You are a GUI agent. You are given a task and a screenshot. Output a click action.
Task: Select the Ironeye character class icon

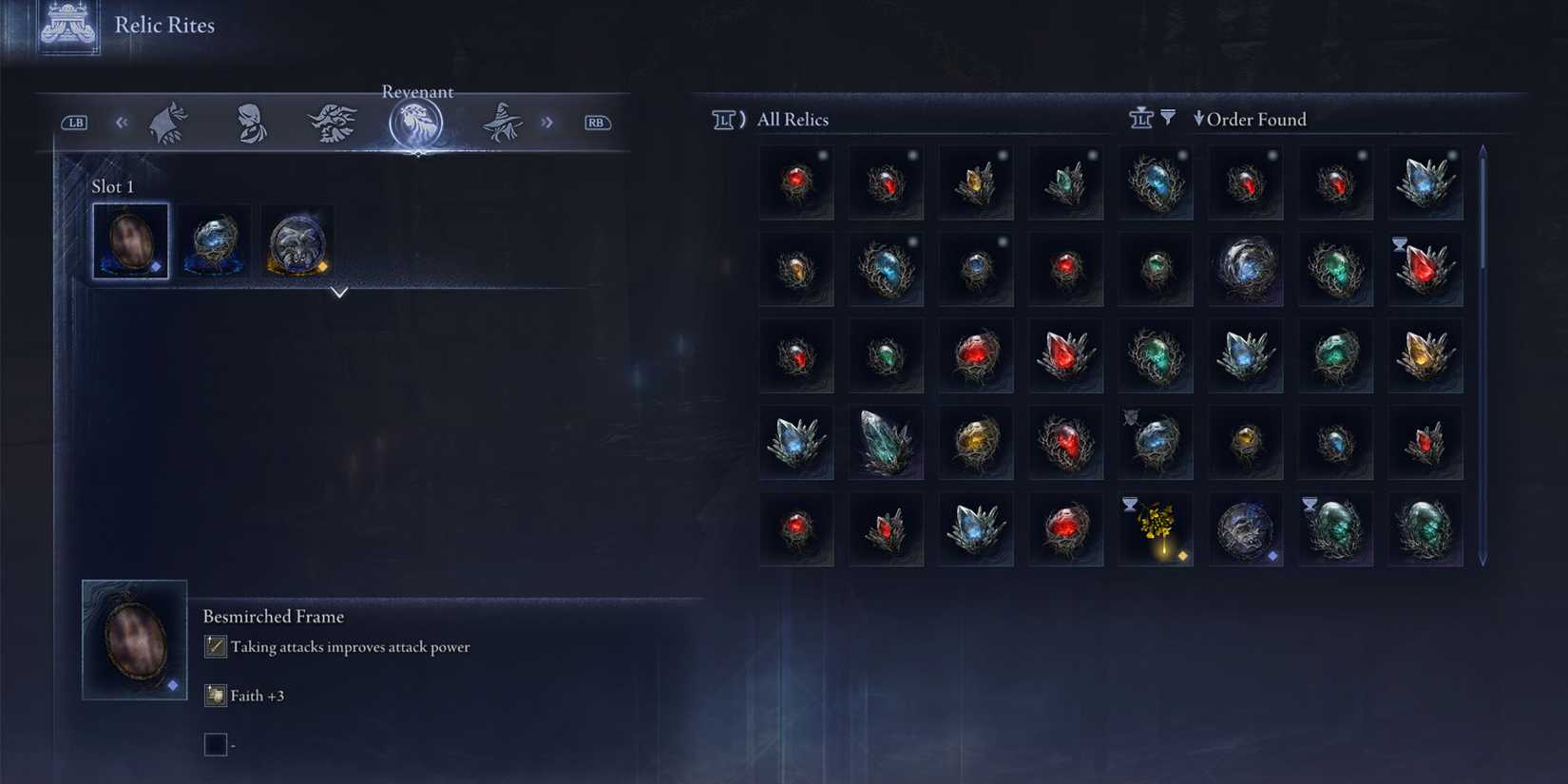click(332, 121)
